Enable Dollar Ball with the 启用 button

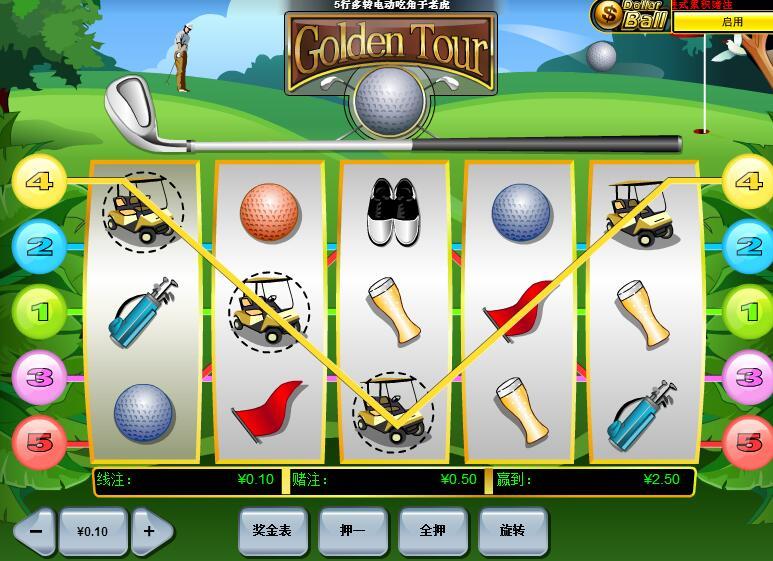732,21
